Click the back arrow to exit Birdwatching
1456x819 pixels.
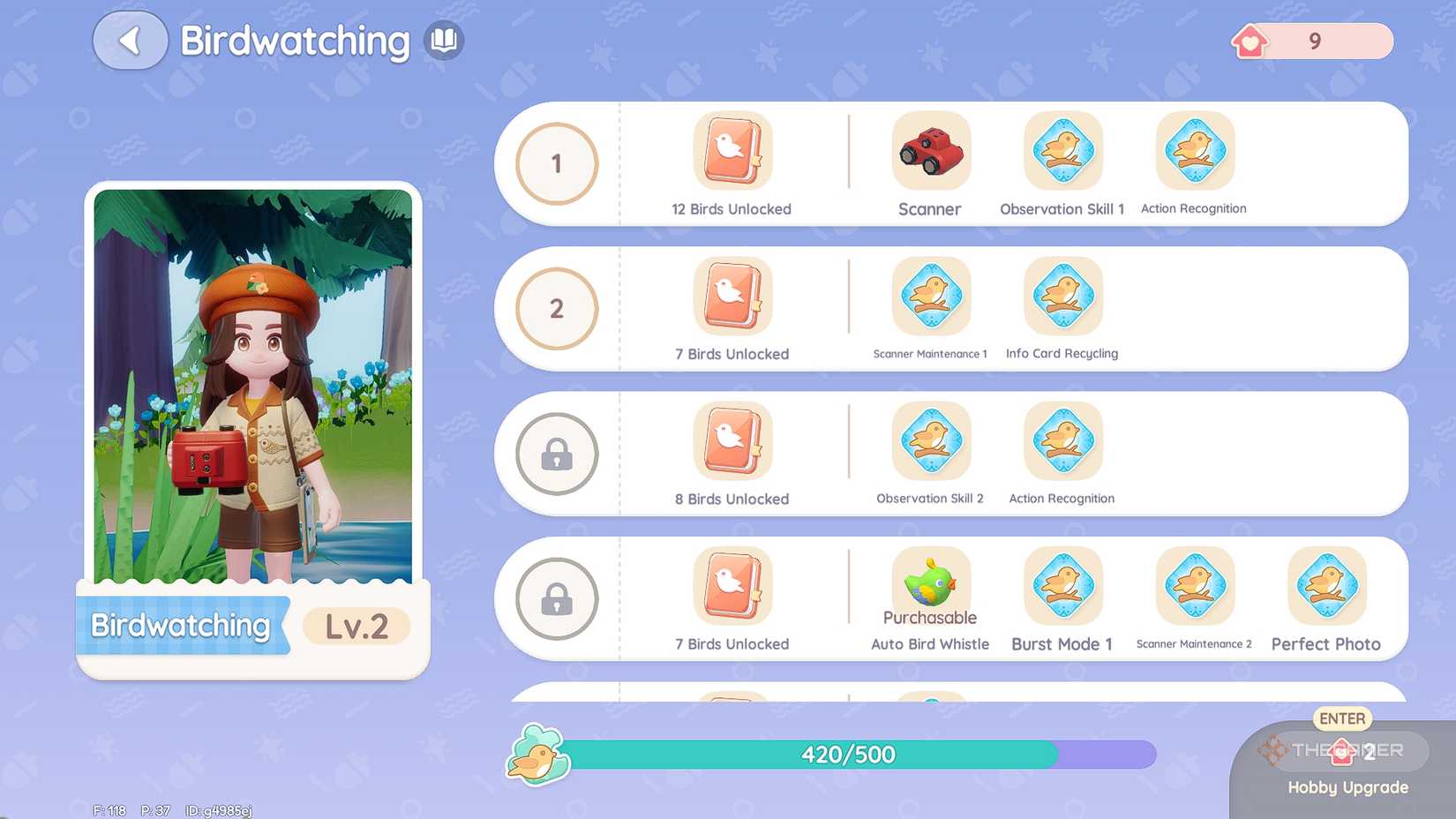(130, 40)
